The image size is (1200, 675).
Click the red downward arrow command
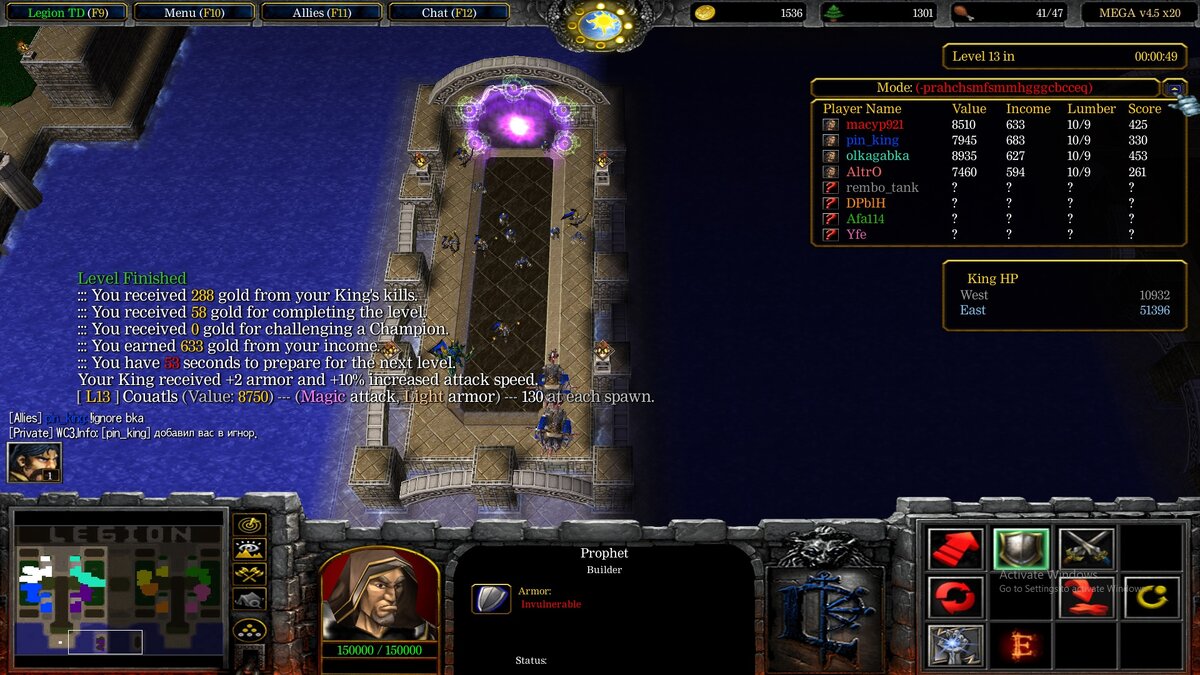coord(1087,597)
